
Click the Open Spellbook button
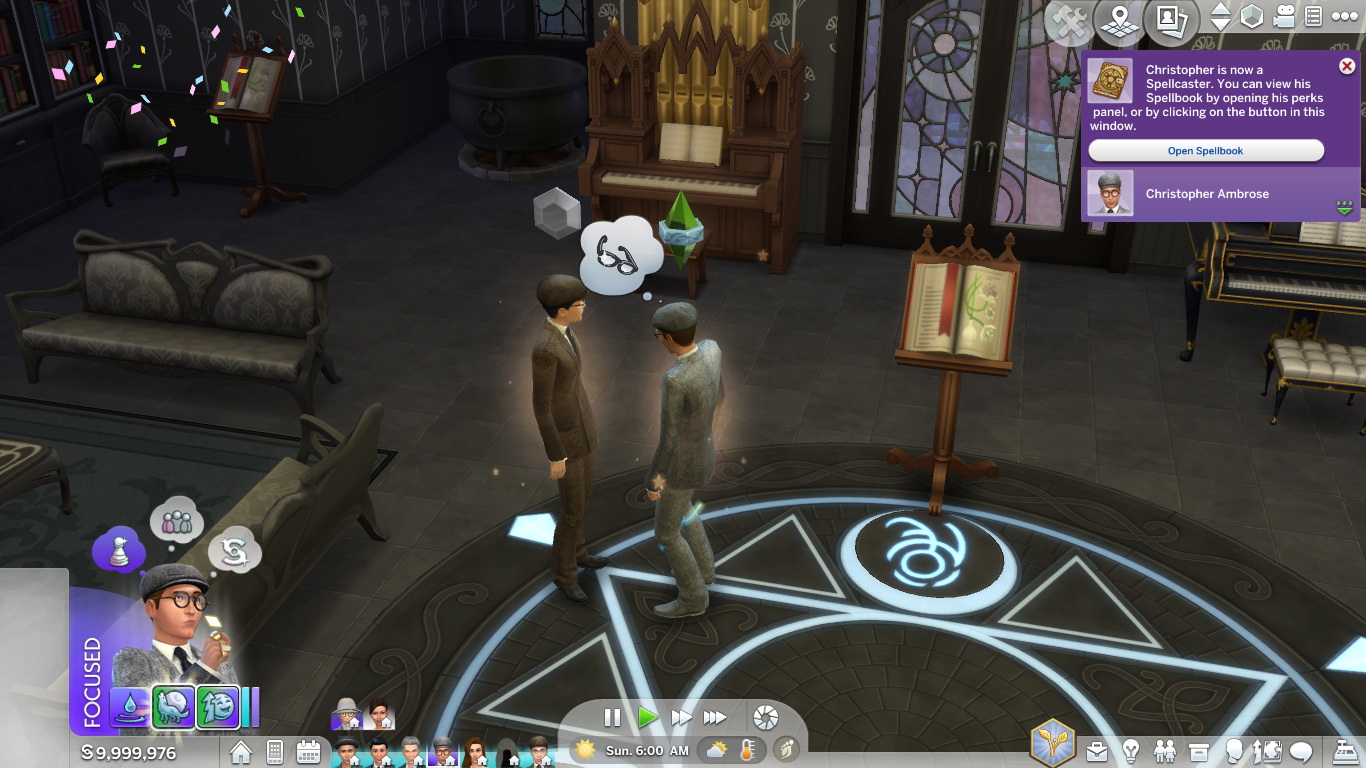[1205, 150]
